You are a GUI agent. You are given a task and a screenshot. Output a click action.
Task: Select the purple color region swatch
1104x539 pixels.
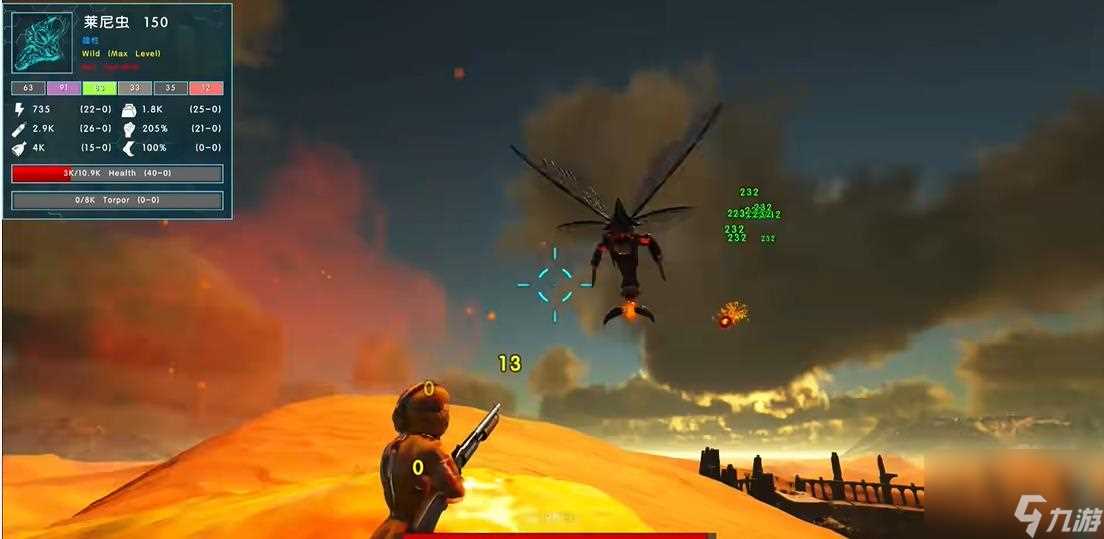pos(63,88)
